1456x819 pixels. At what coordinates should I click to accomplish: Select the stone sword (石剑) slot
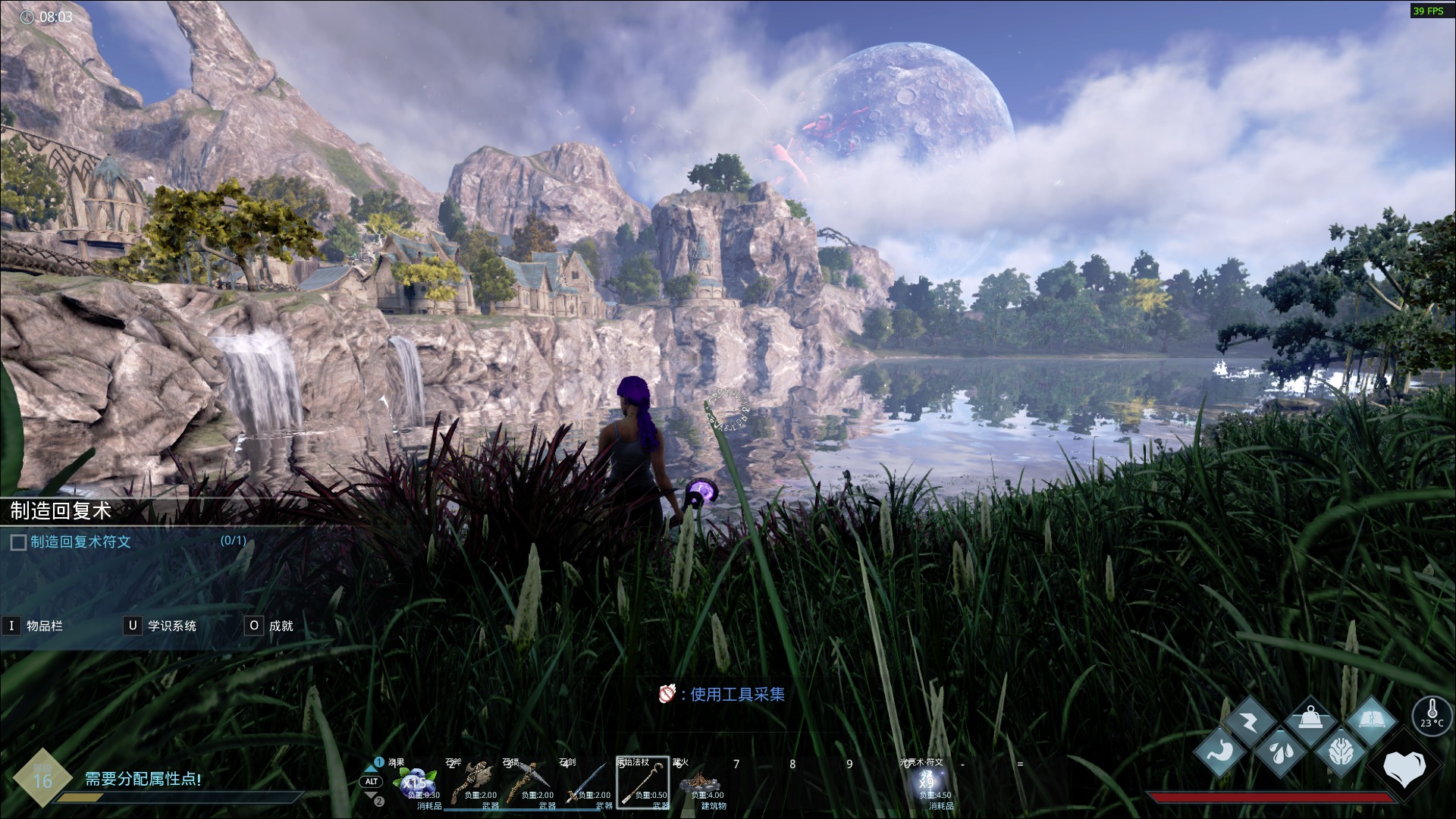click(x=586, y=783)
